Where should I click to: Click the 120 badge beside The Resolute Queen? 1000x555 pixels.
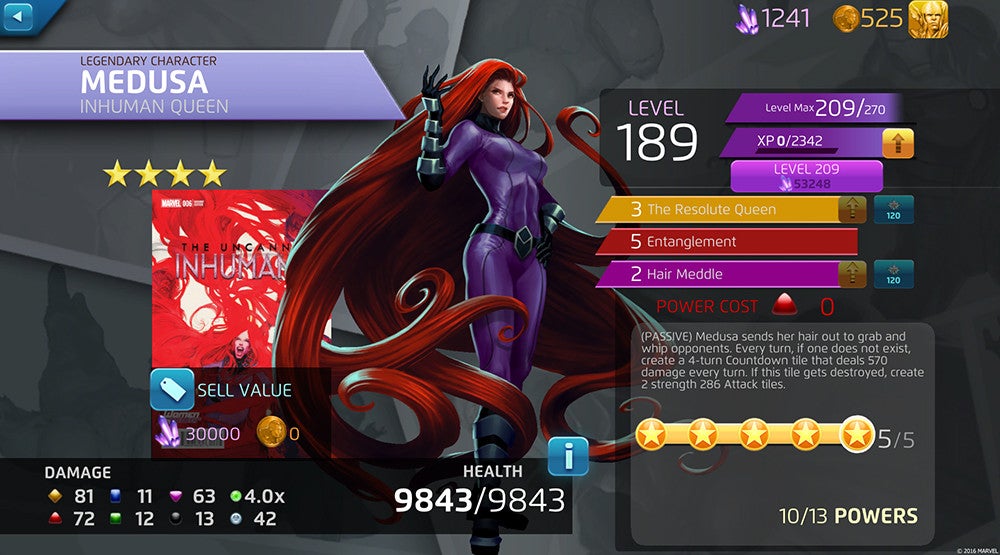pos(893,210)
